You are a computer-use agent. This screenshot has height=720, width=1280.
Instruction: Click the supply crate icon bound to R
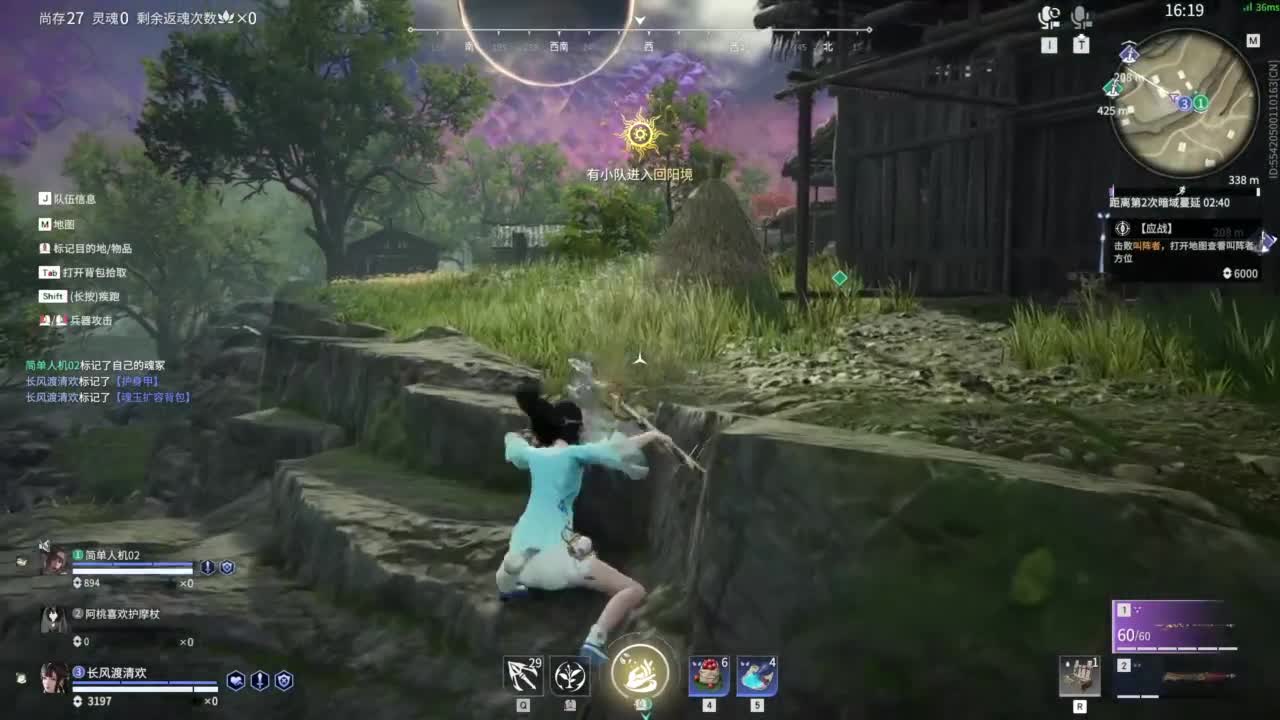[1079, 676]
